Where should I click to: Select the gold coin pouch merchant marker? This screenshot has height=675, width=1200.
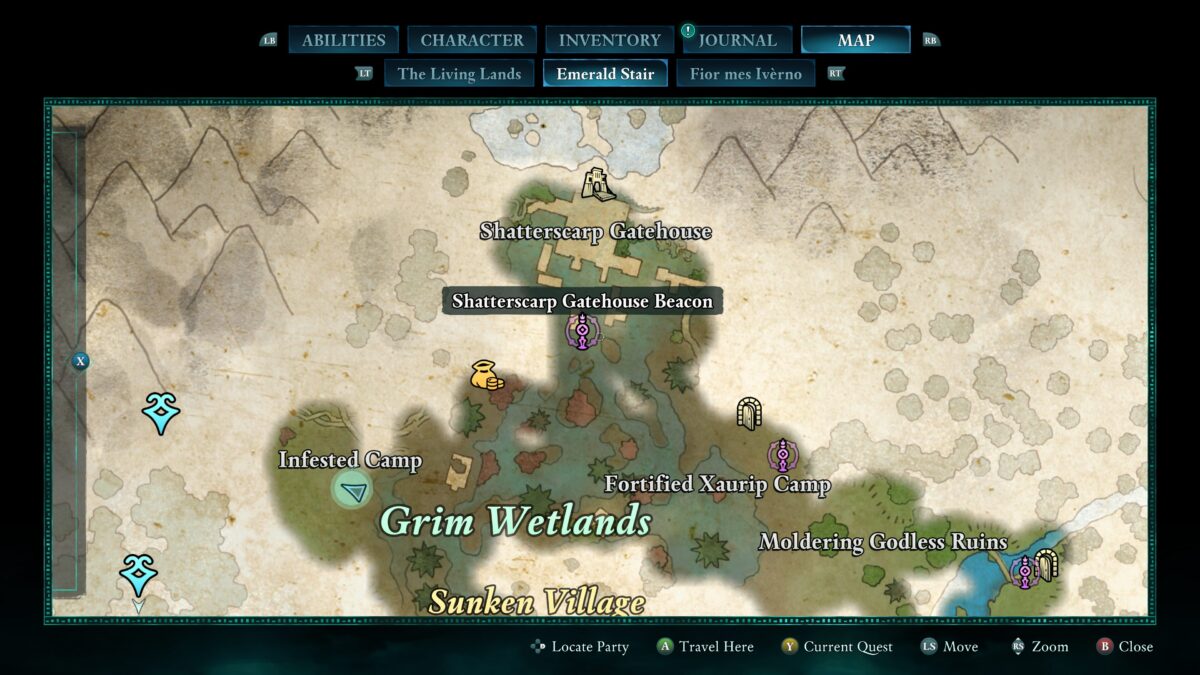click(x=487, y=375)
